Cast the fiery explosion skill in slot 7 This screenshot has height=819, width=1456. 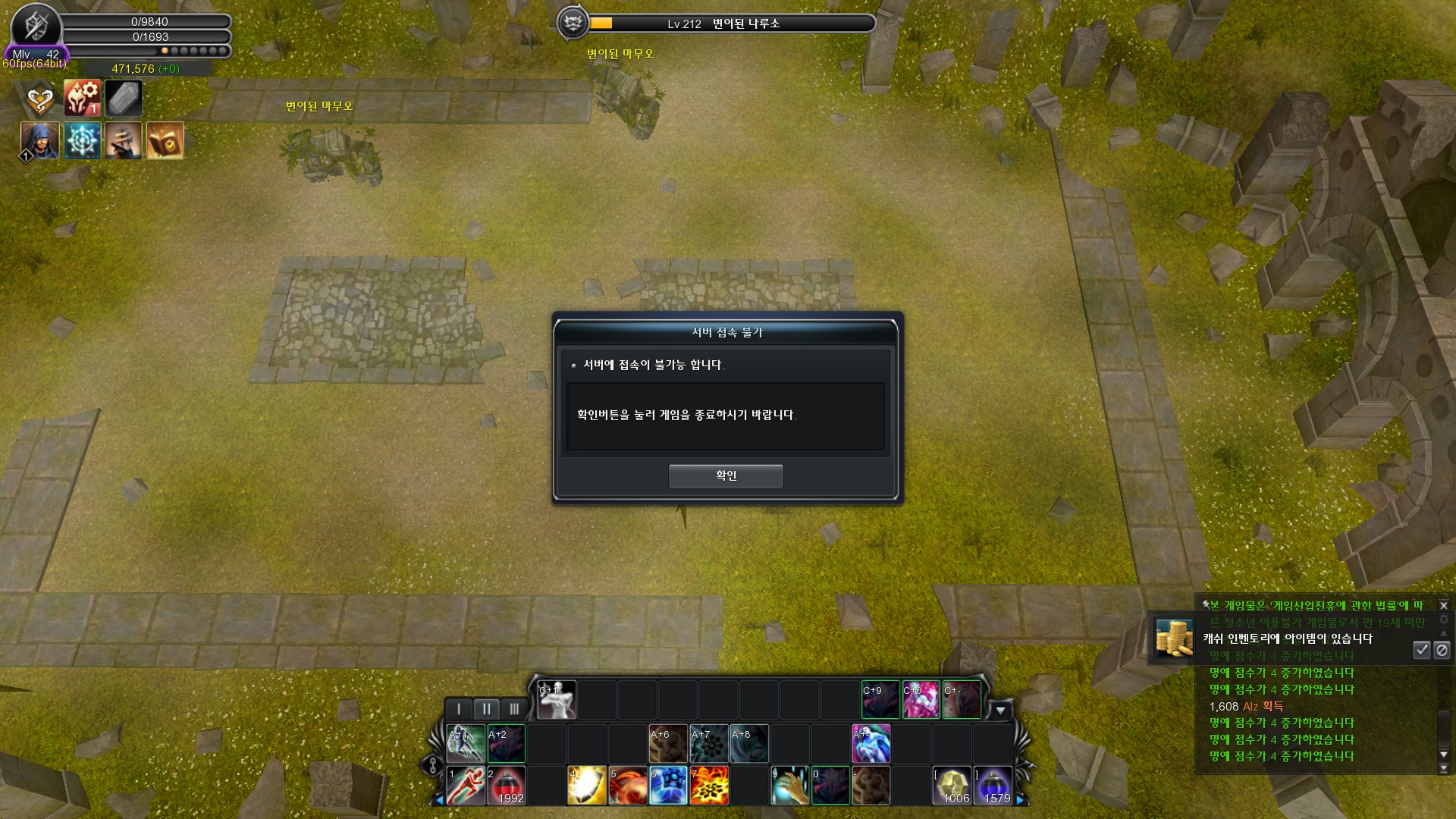tap(709, 785)
